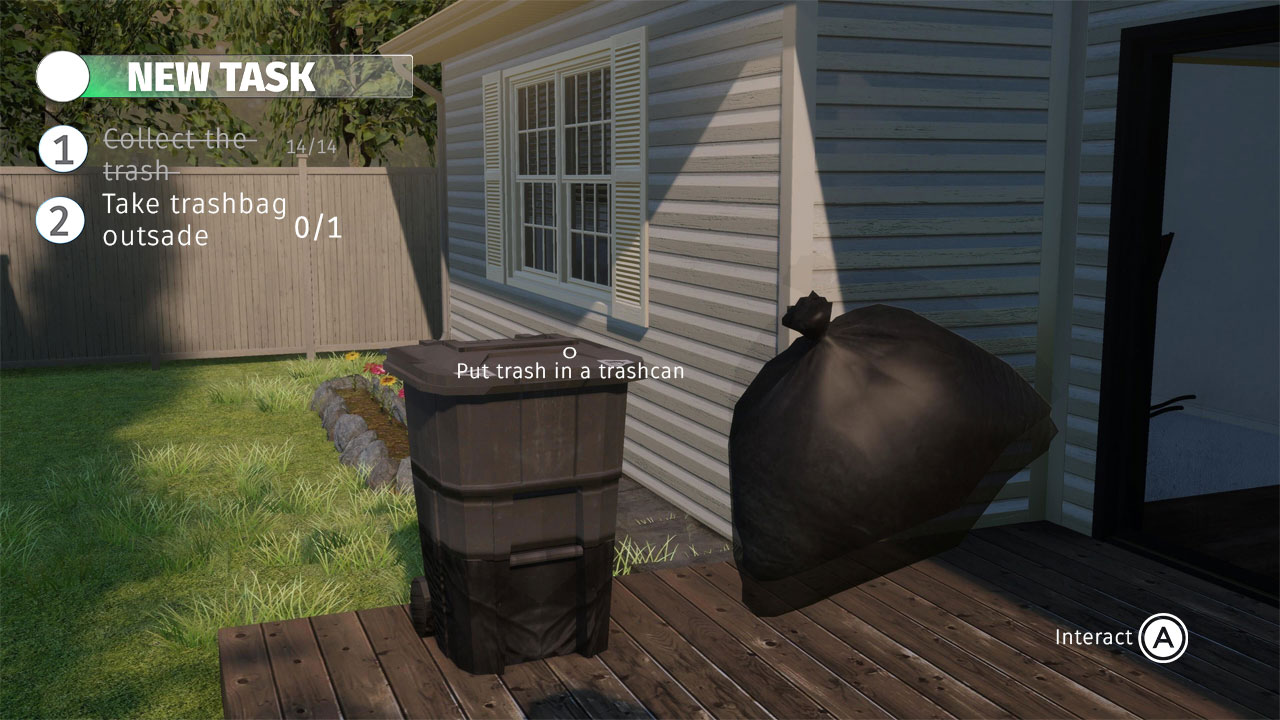Viewport: 1280px width, 720px height.
Task: Click the 'Put trash in a trashcan' prompt
Action: pyautogui.click(x=569, y=371)
